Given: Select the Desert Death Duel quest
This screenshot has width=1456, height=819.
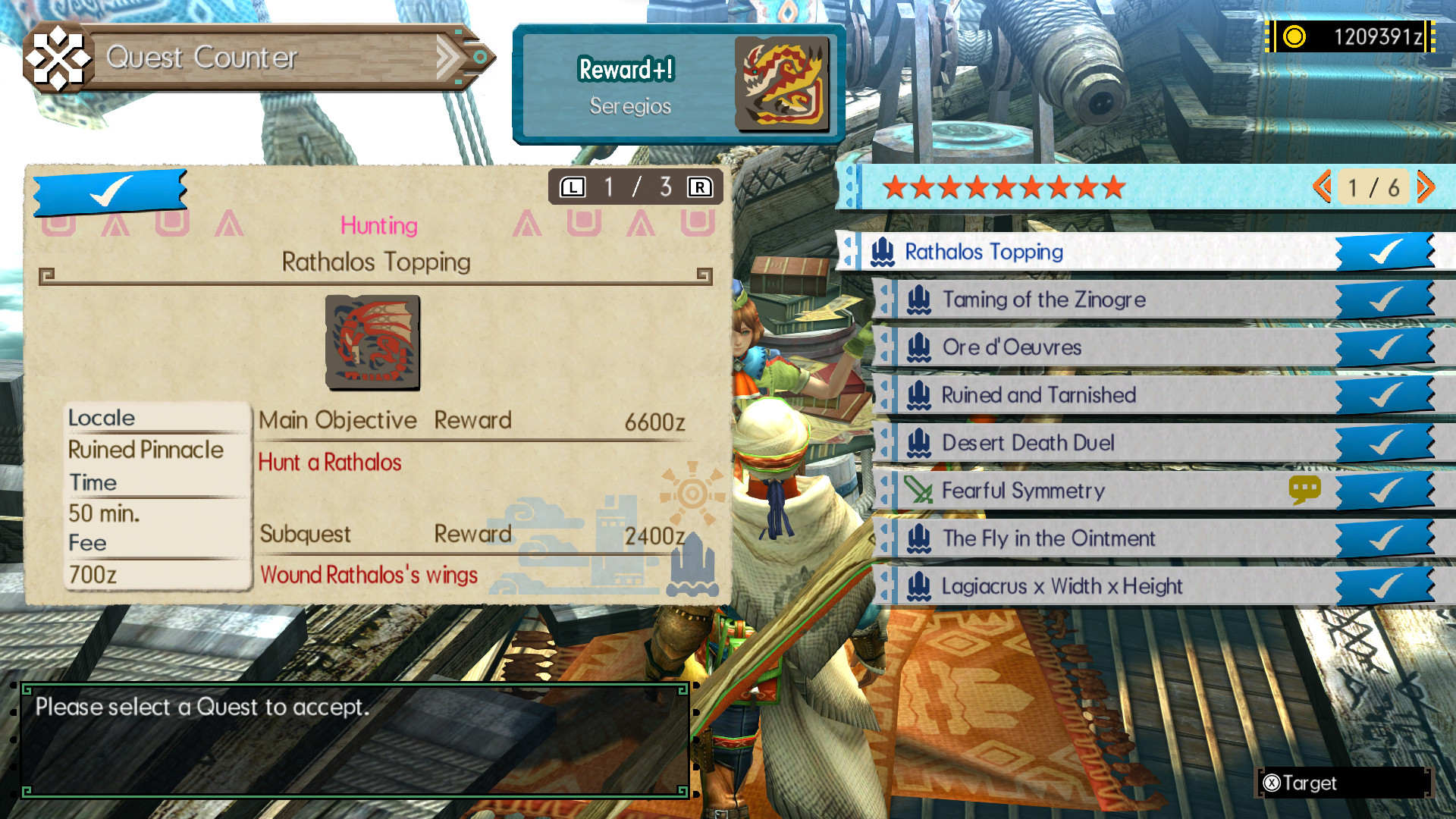Looking at the screenshot, I should 1028,443.
